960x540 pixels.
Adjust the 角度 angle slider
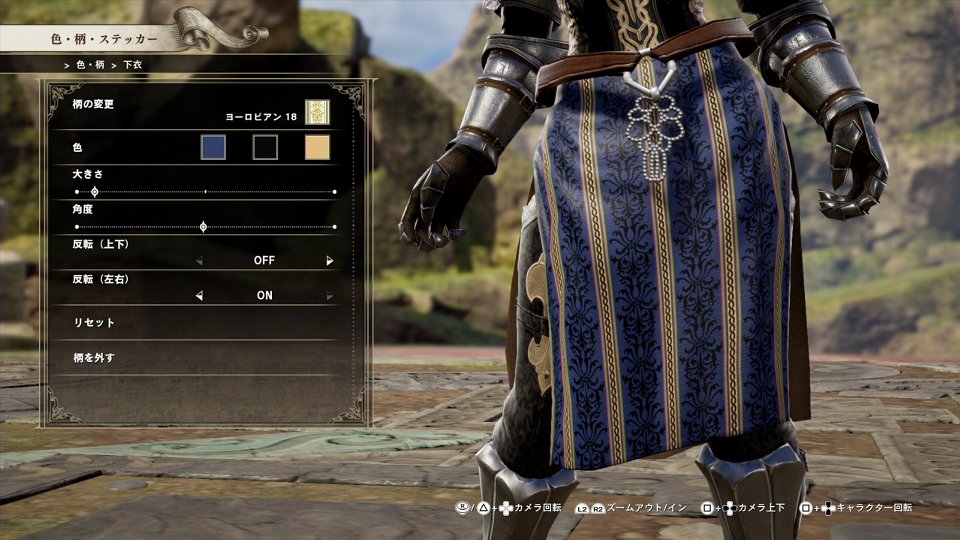(x=204, y=227)
